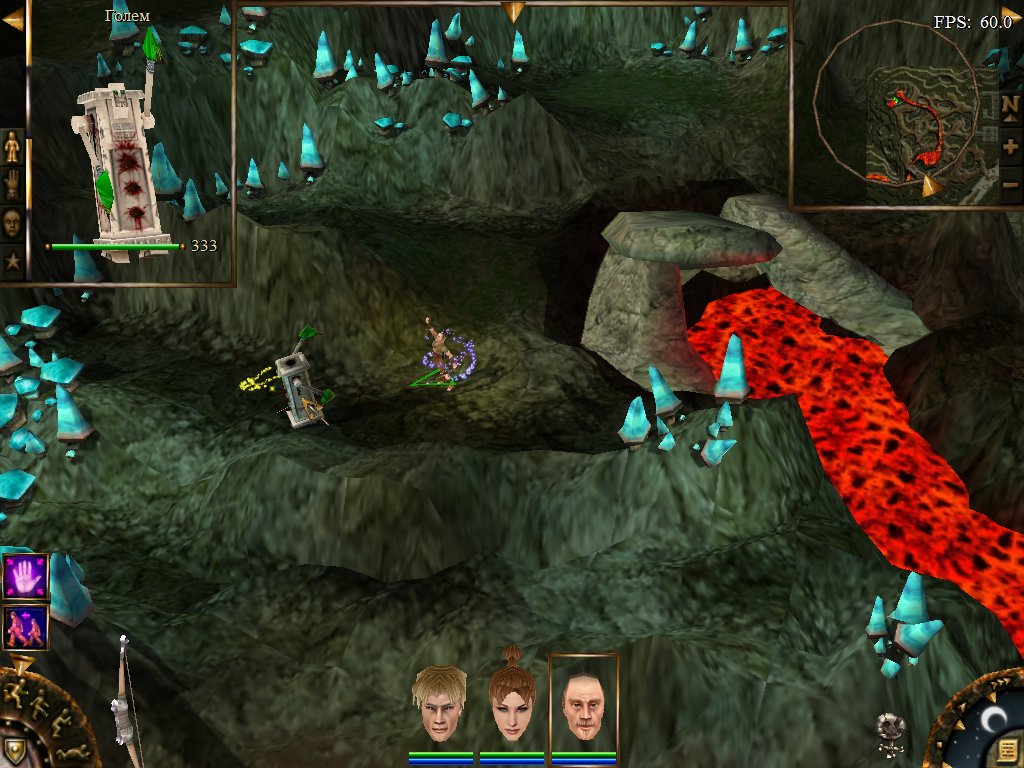1024x768 pixels.
Task: Click the skull icon near the clock
Action: [888, 731]
